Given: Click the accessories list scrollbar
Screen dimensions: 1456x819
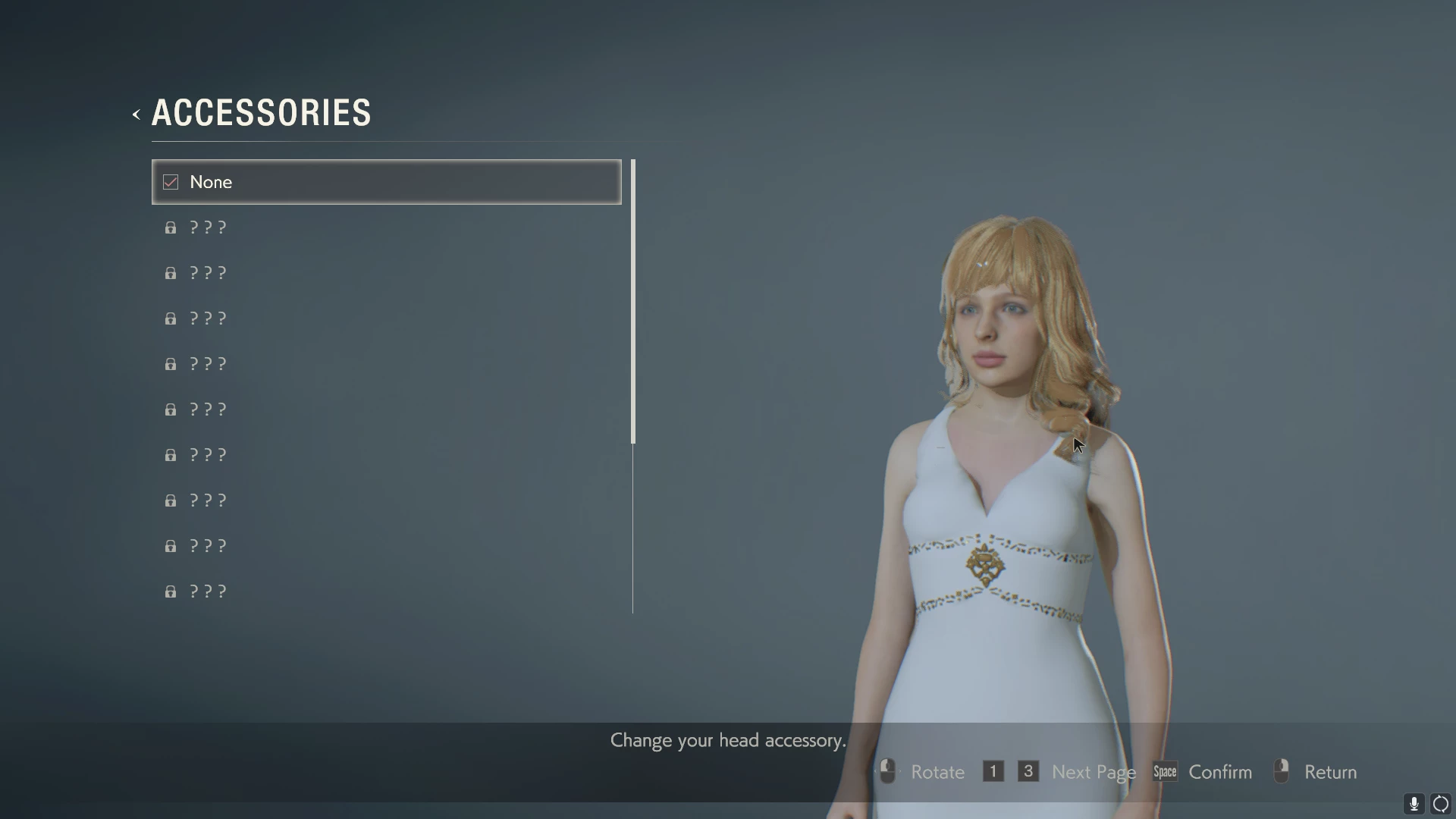Looking at the screenshot, I should [633, 302].
